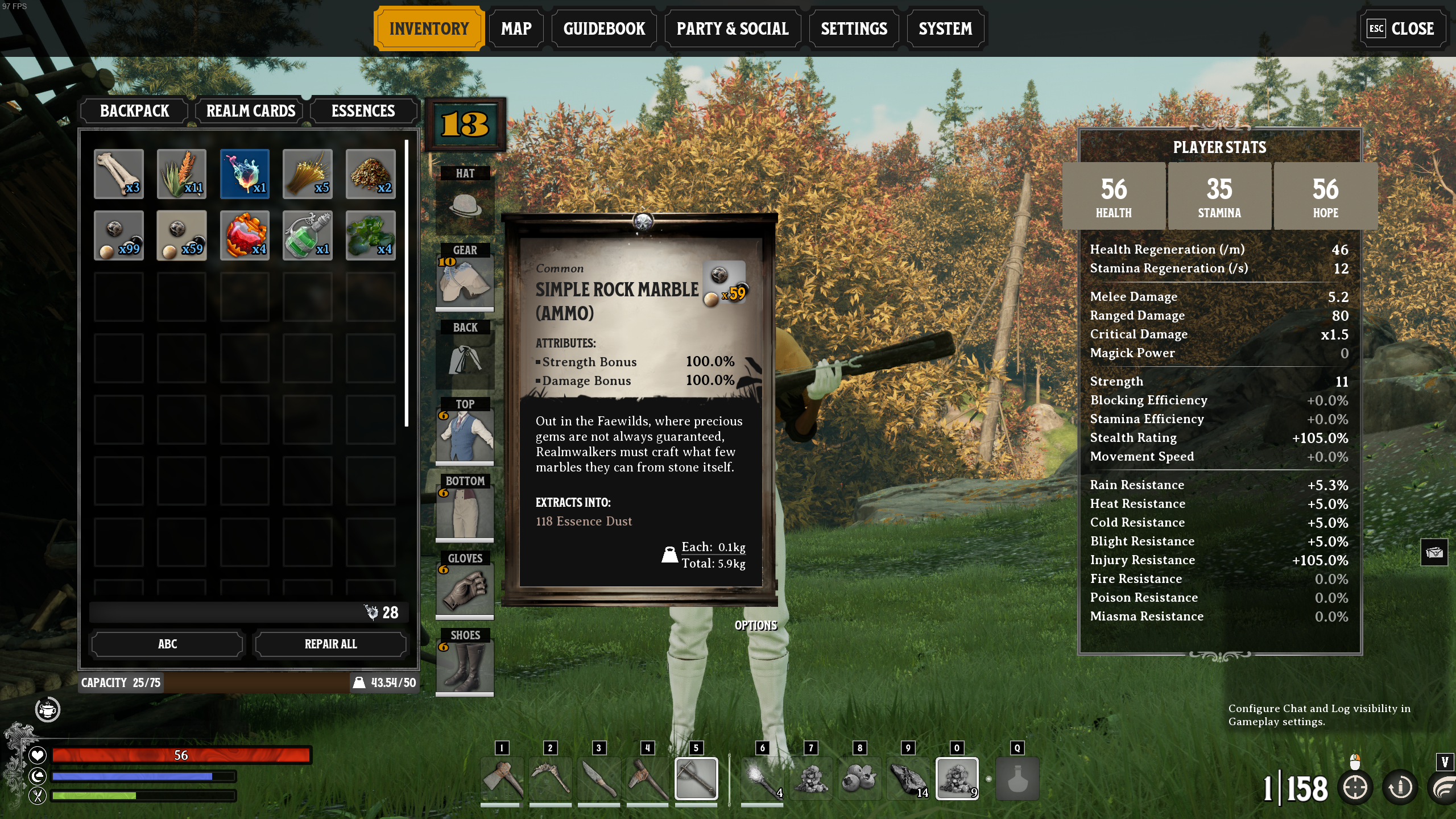The image size is (1456, 819).
Task: Open the Options for the marble tooltip
Action: pos(755,625)
